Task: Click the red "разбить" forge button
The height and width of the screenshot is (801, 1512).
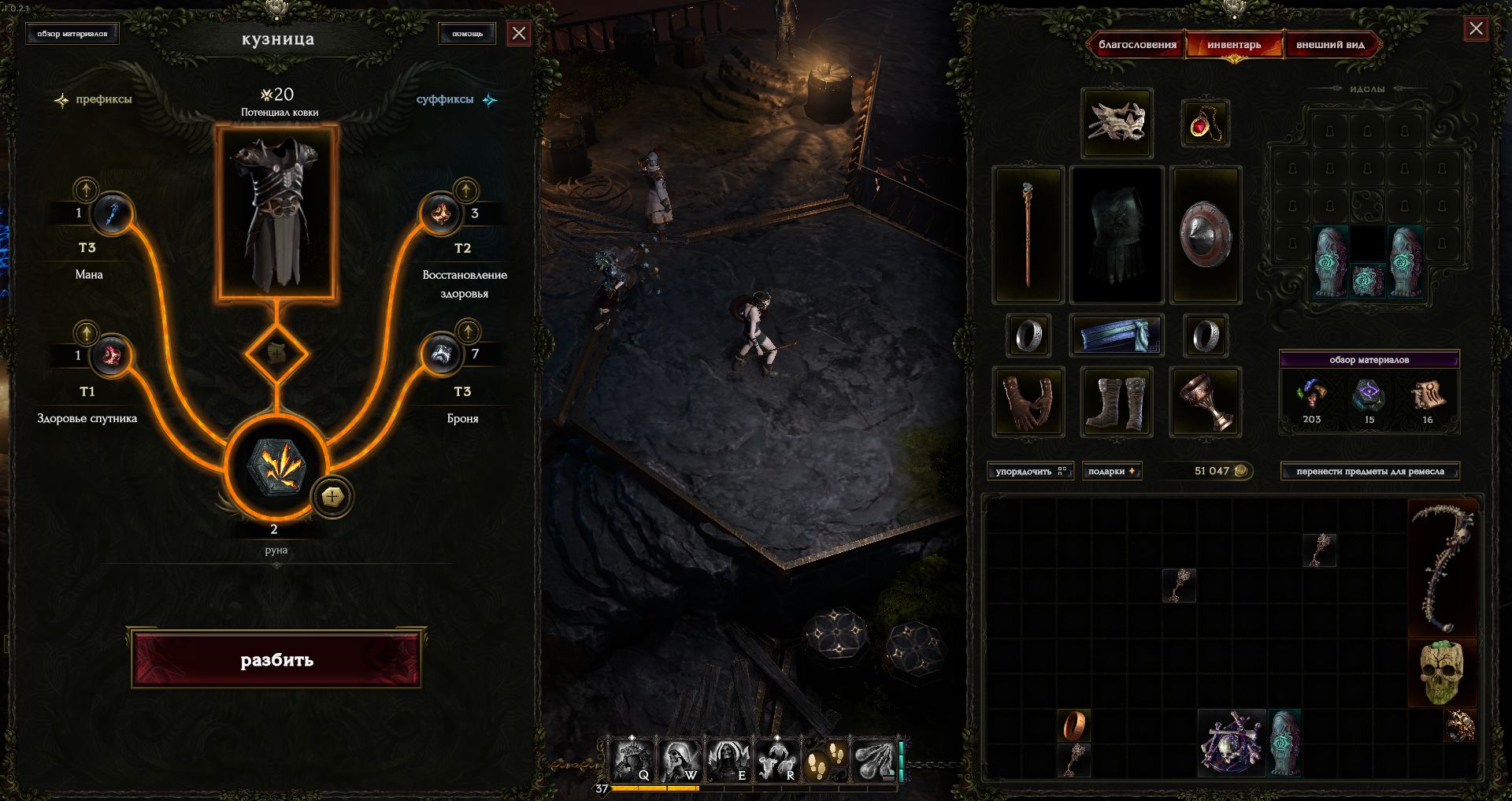Action: 276,659
